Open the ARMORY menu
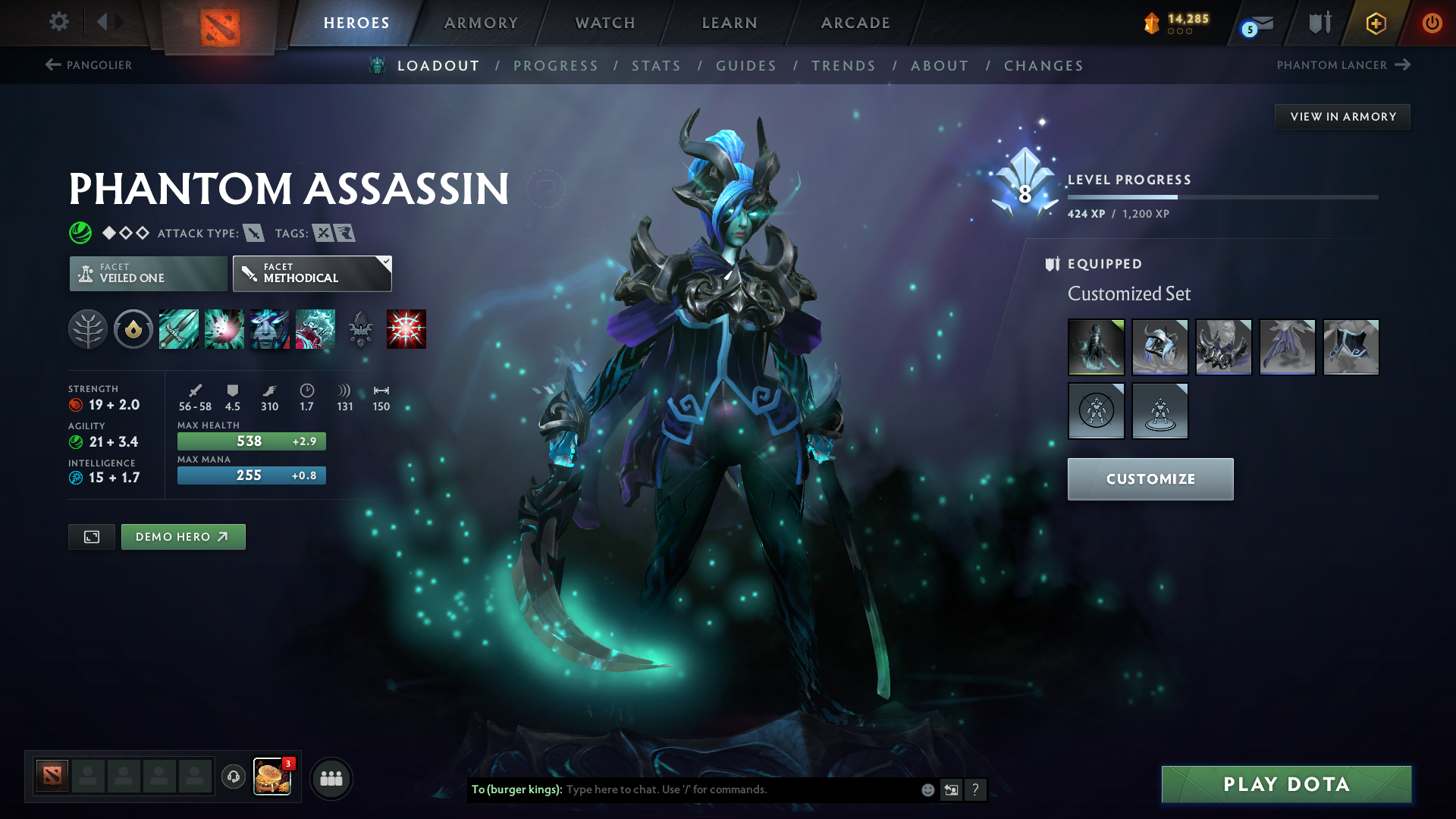Screen dimensions: 1456x819 (481, 23)
